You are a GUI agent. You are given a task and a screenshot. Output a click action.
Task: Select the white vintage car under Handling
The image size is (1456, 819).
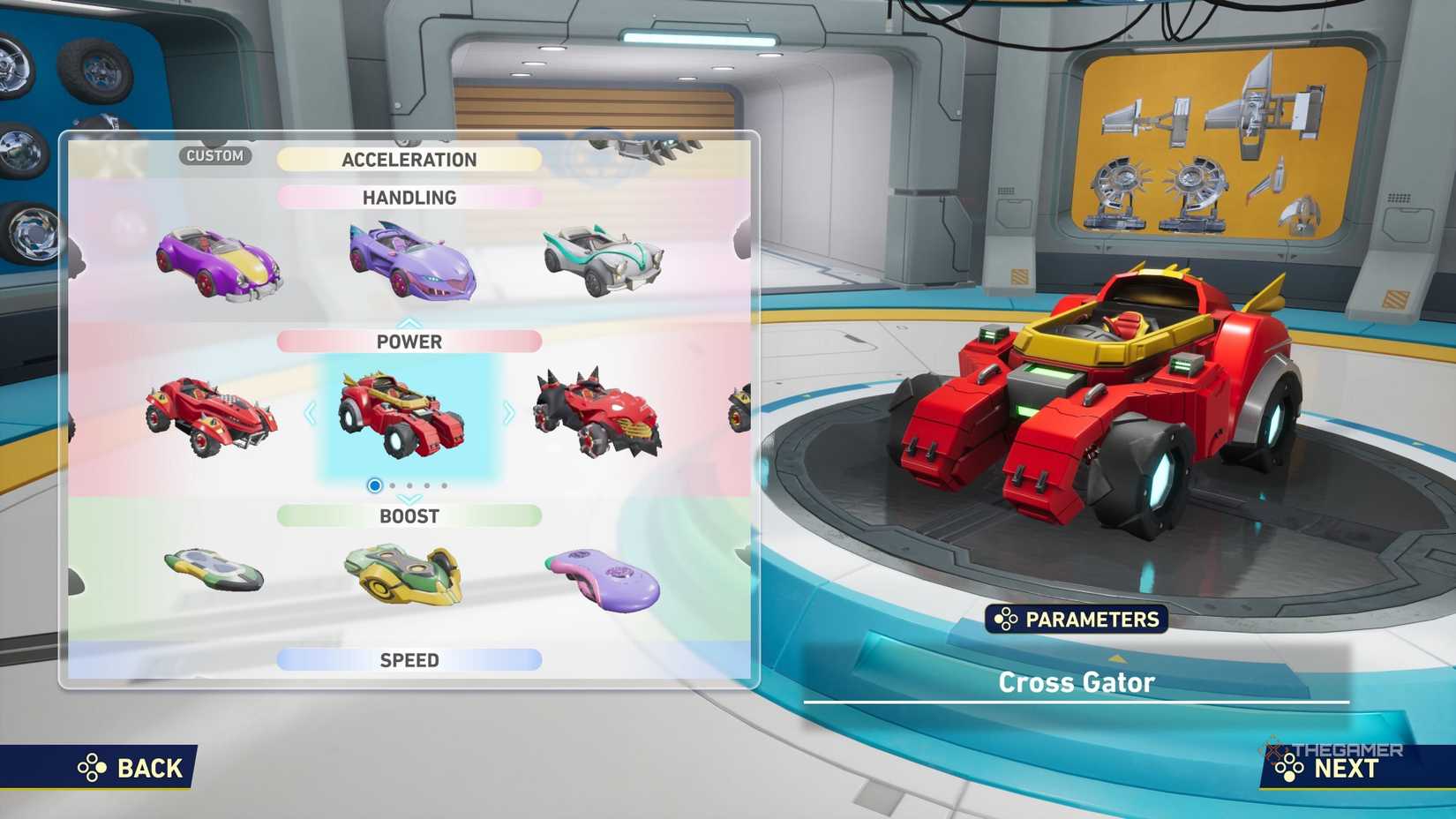click(600, 260)
